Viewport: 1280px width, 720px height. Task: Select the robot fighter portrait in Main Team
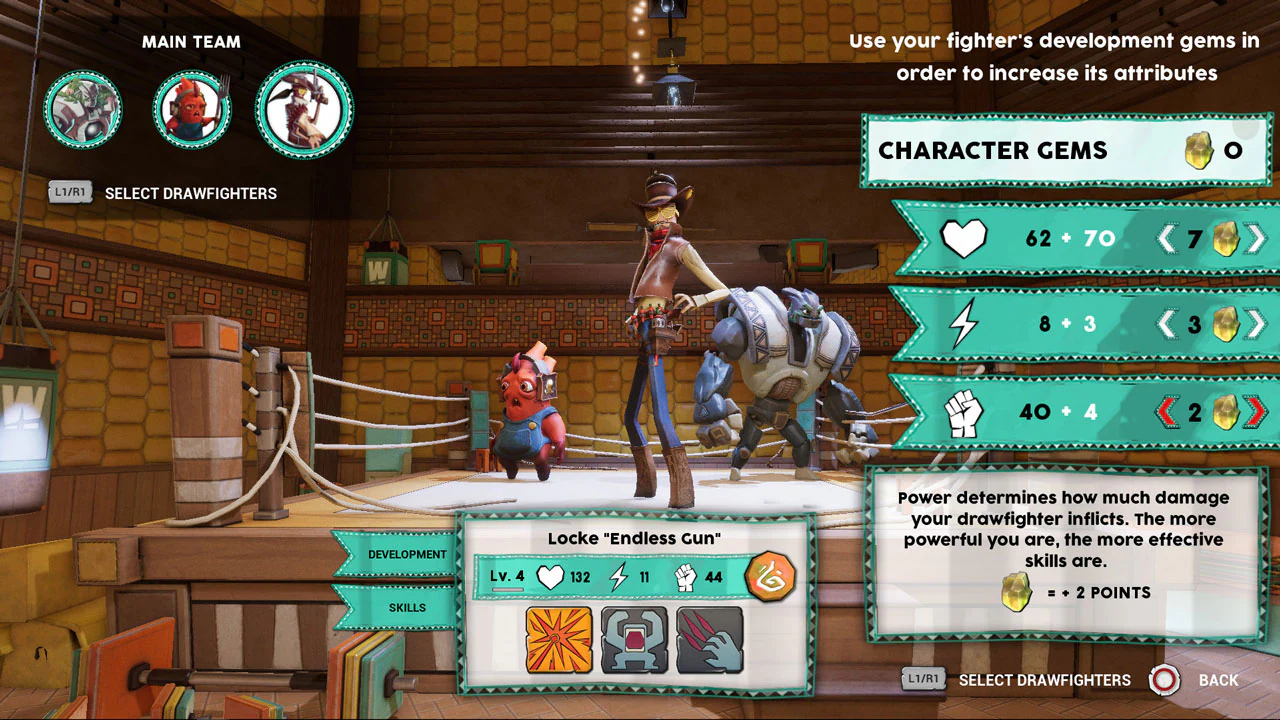click(83, 109)
